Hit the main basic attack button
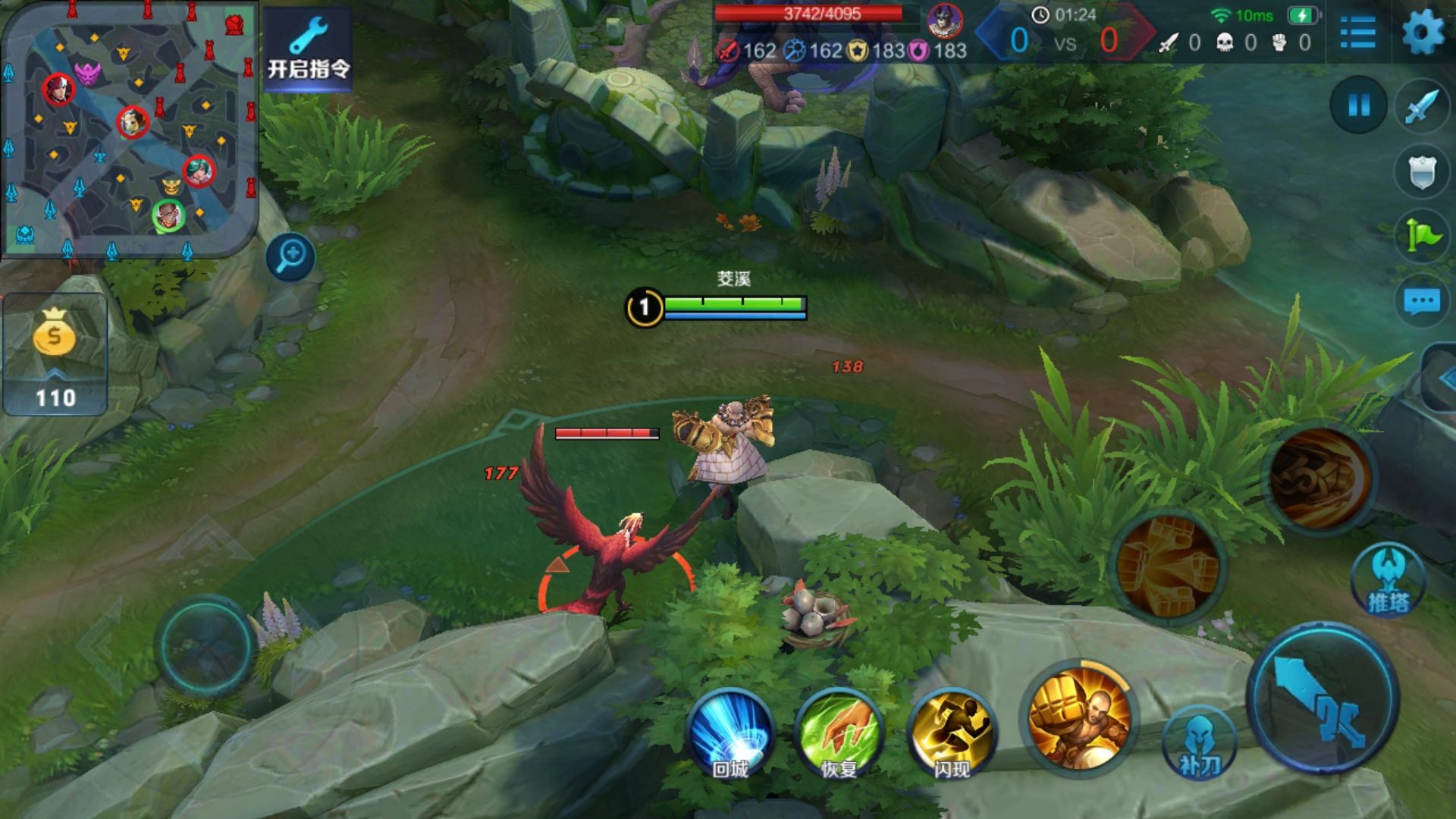Image resolution: width=1456 pixels, height=819 pixels. (x=1323, y=698)
